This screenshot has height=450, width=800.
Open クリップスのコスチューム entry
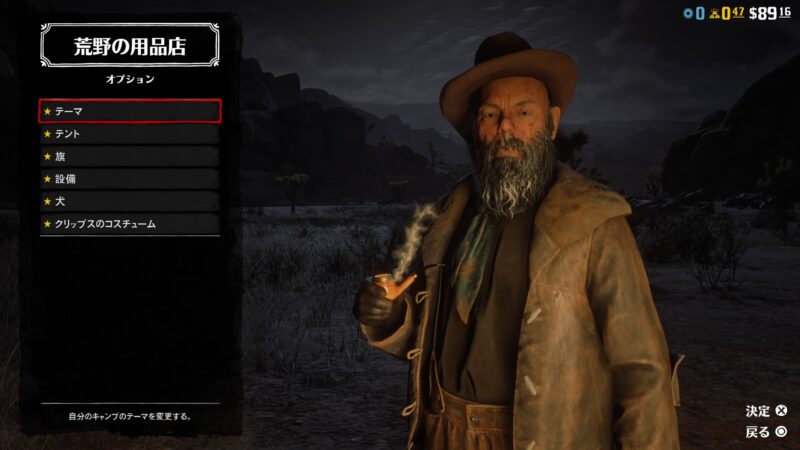point(129,224)
